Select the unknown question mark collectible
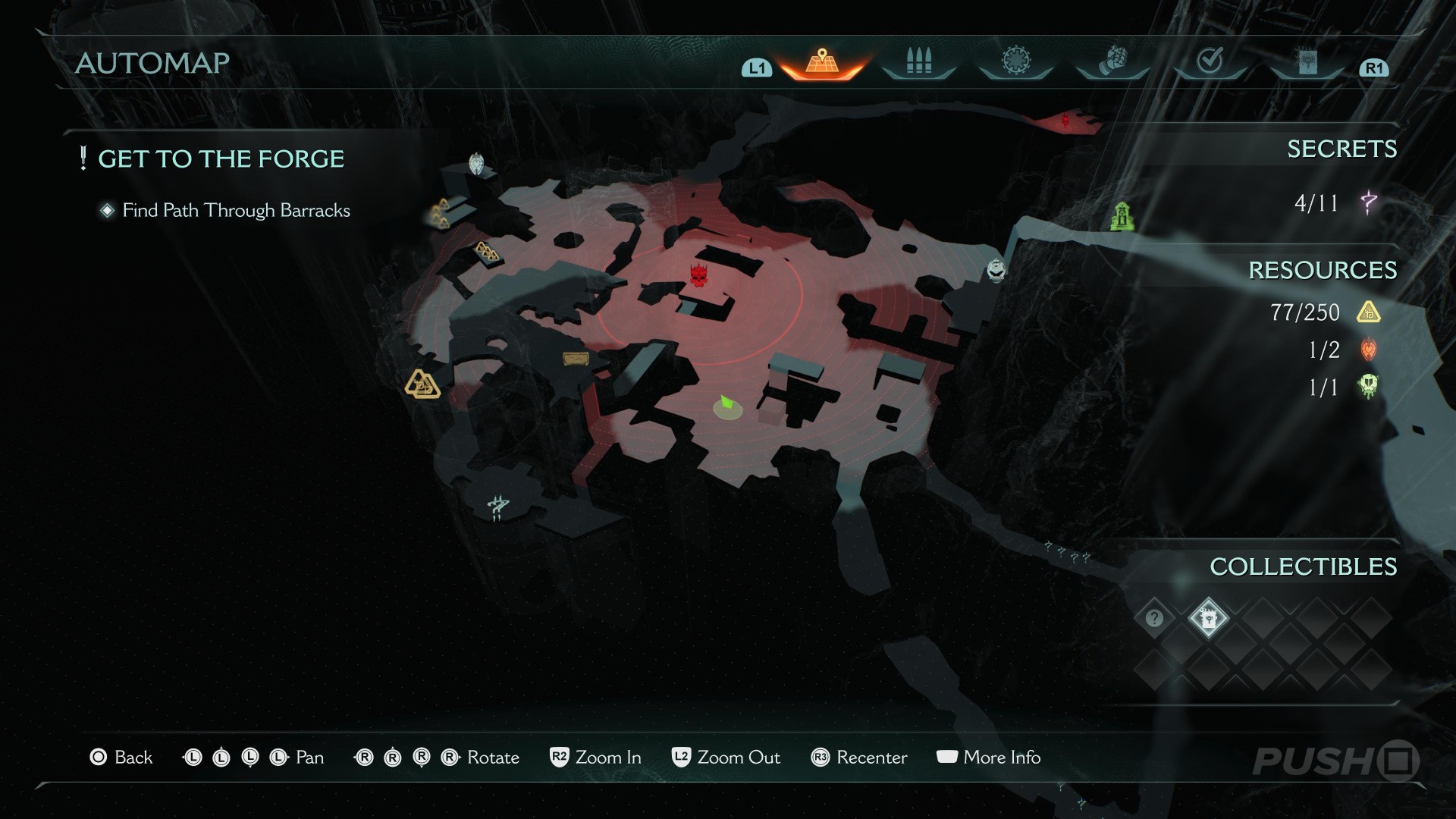 point(1154,618)
